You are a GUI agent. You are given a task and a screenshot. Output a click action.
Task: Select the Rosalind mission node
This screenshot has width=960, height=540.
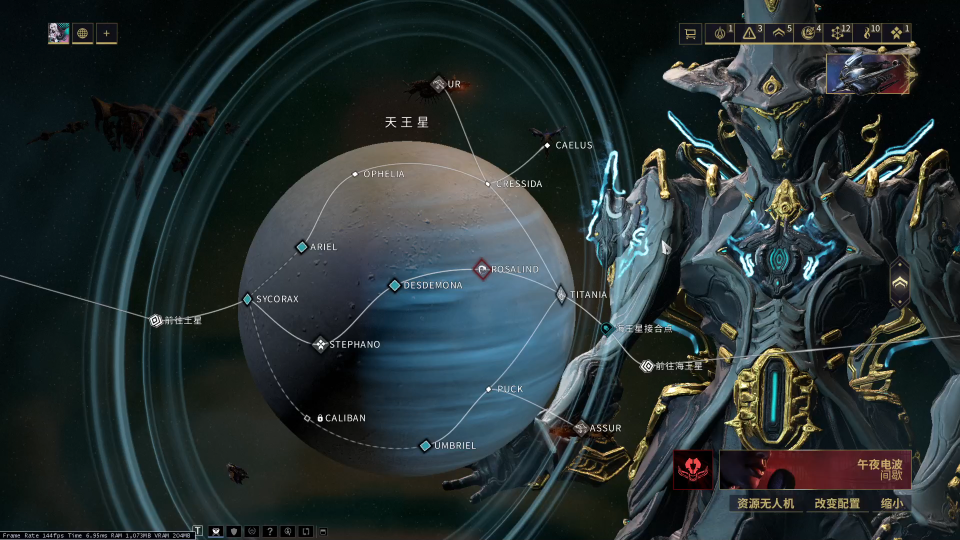pyautogui.click(x=482, y=270)
